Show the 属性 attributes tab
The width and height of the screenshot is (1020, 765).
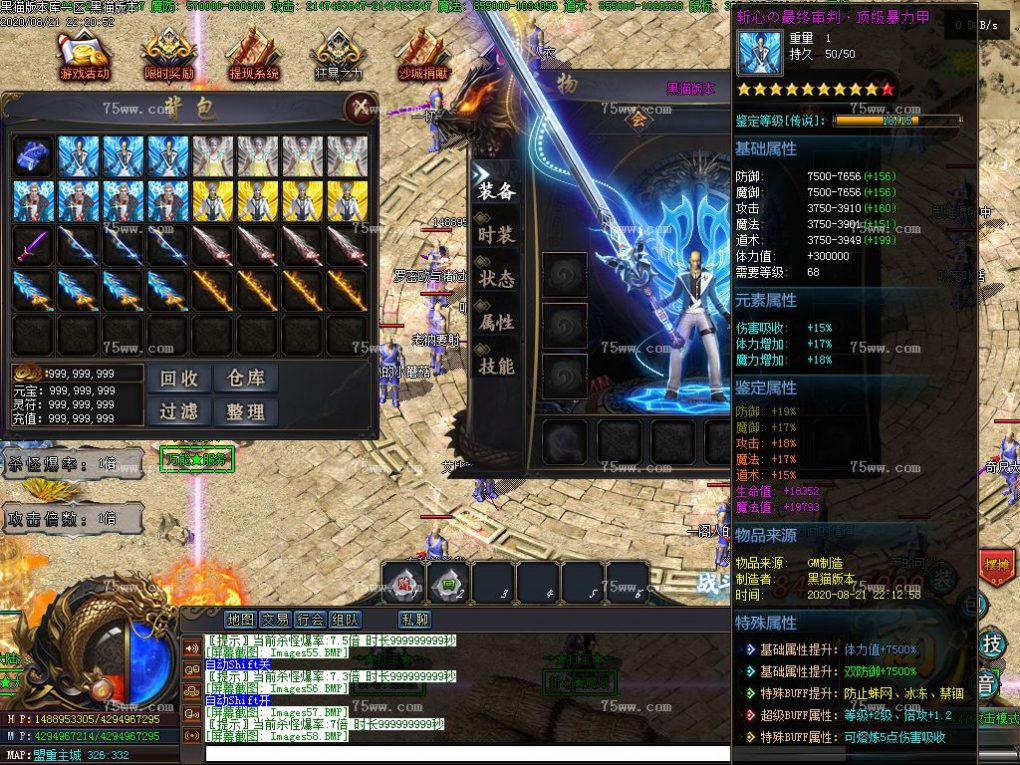click(x=496, y=322)
